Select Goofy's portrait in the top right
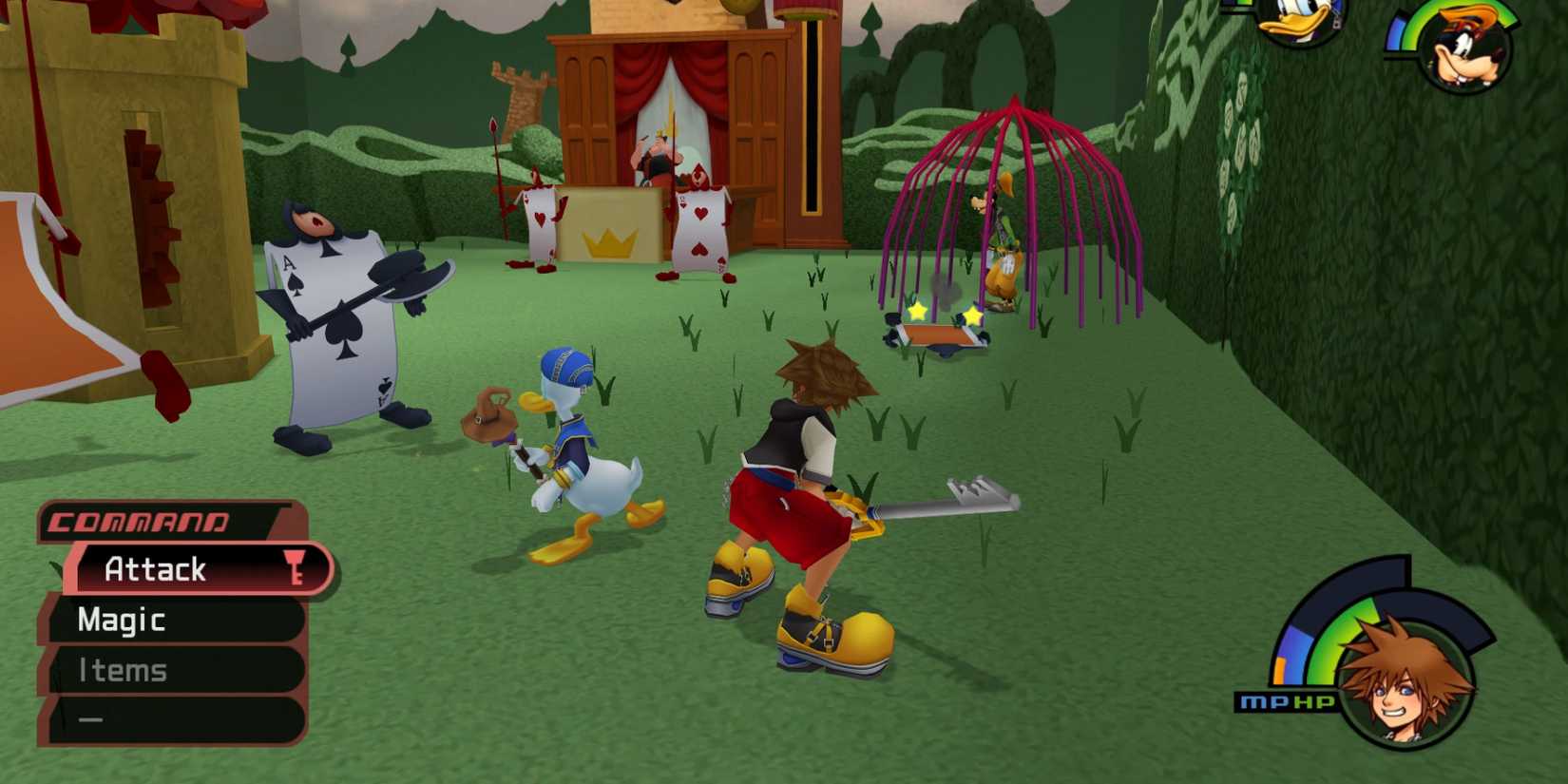This screenshot has width=1568, height=784. (1467, 48)
